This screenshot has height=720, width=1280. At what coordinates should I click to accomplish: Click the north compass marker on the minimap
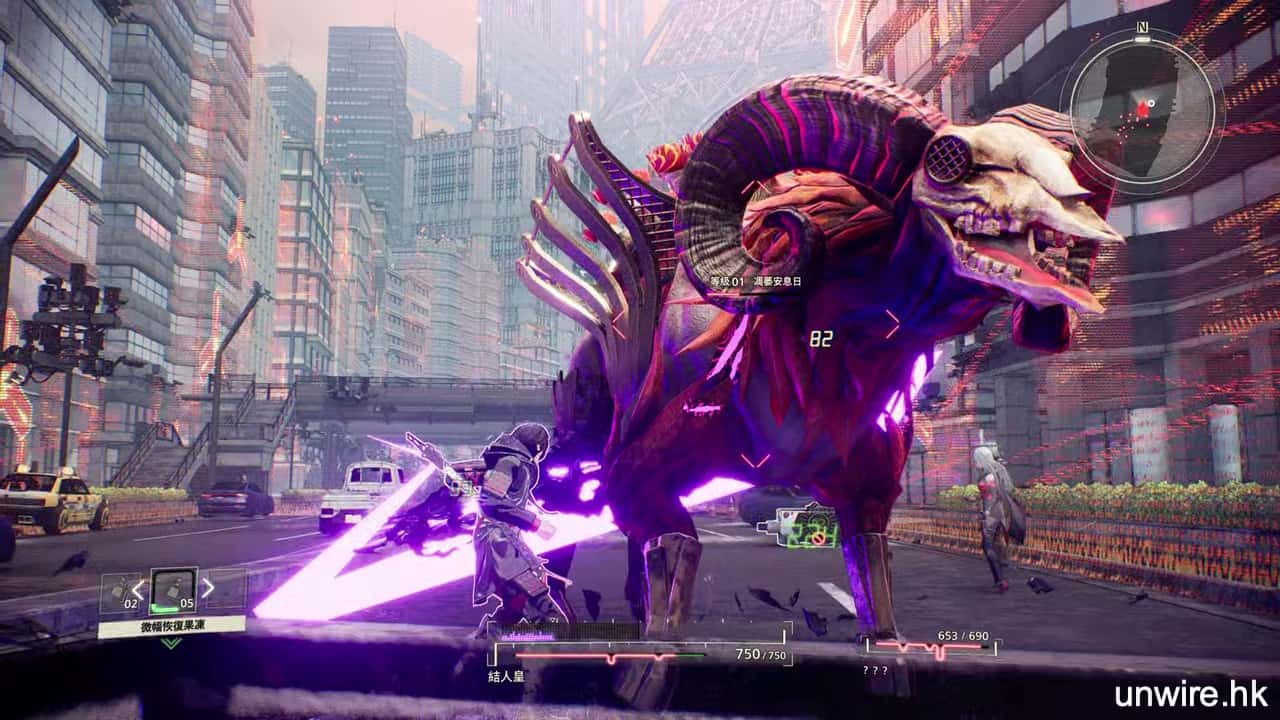pyautogui.click(x=1142, y=28)
